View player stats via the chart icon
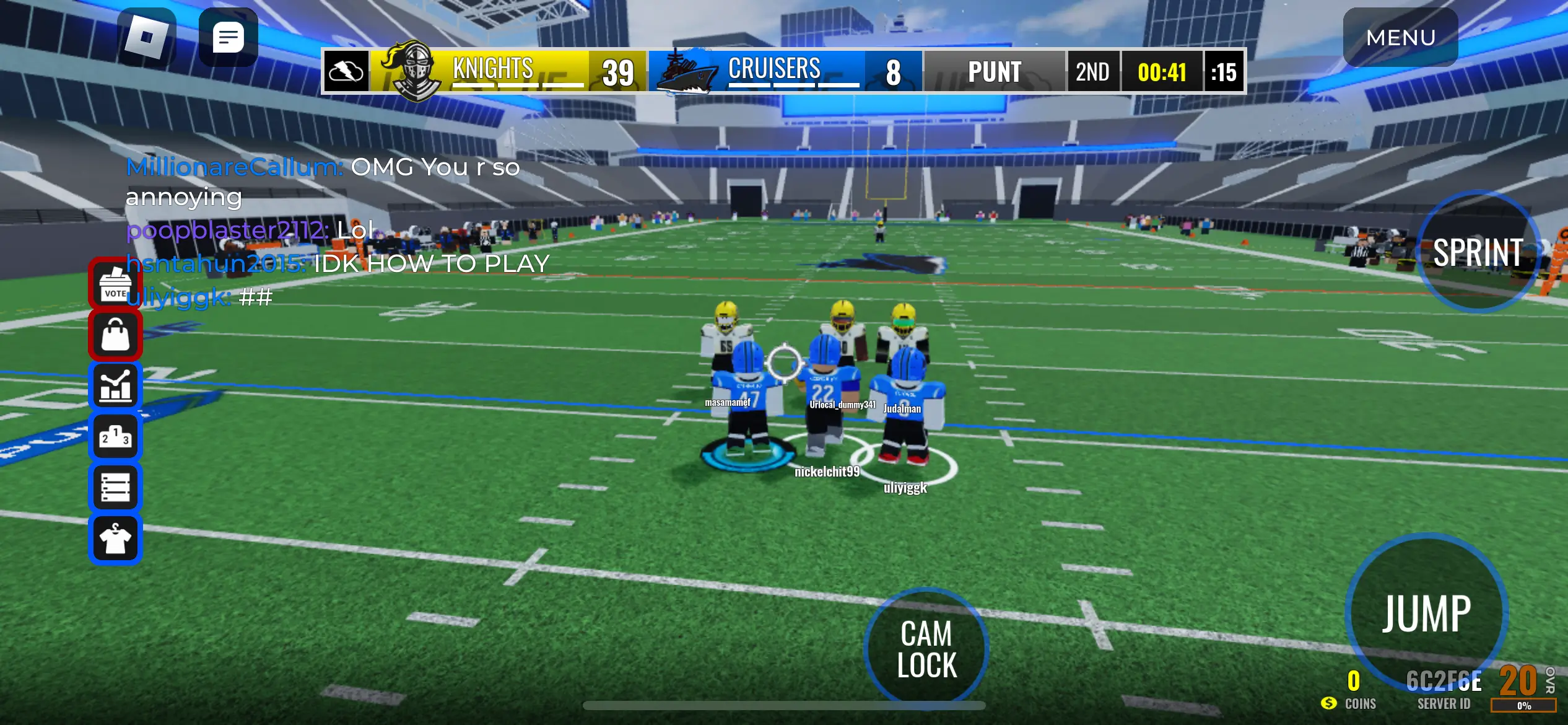 click(115, 385)
